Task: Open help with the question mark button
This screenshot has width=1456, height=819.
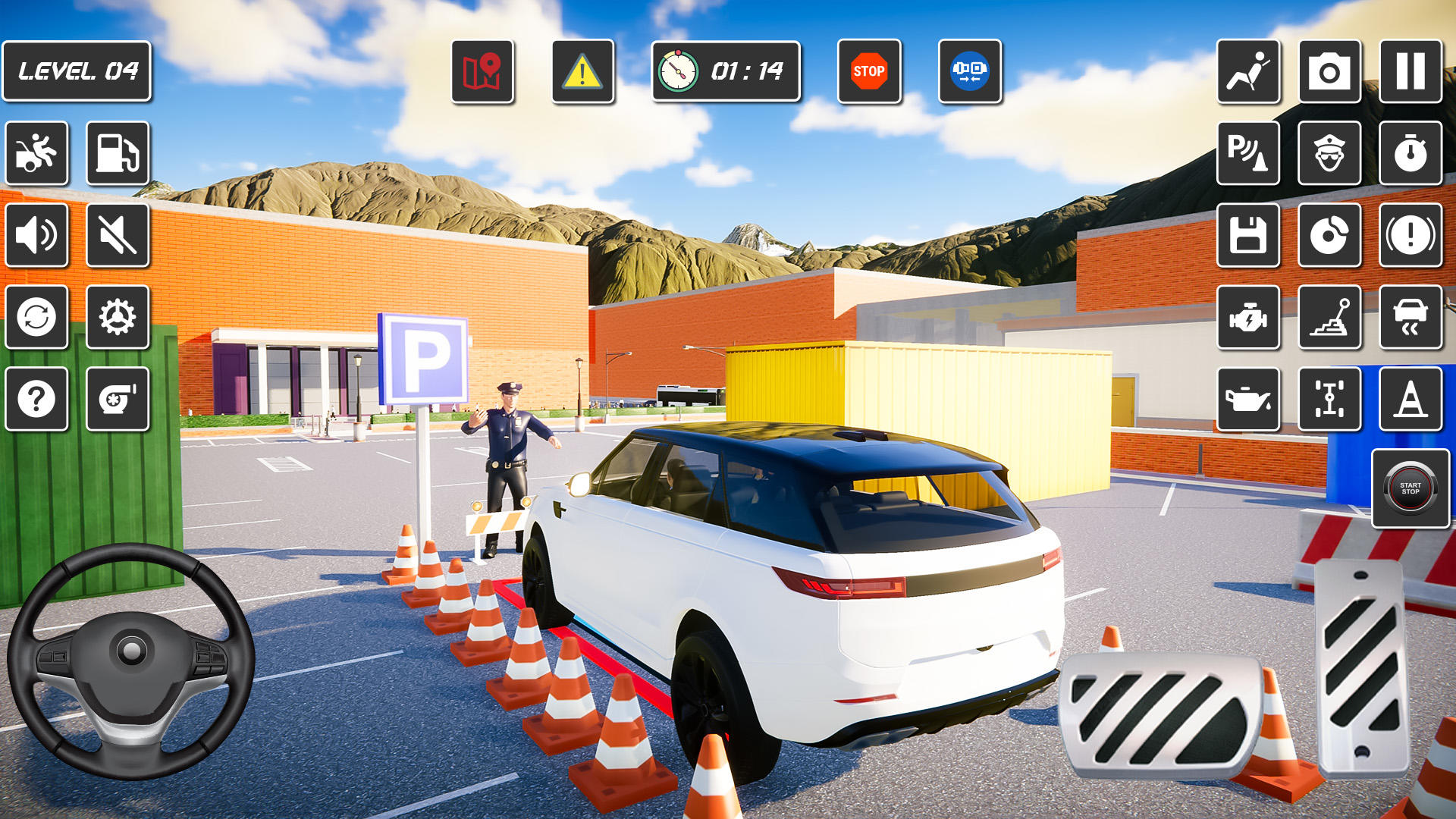Action: [x=37, y=398]
